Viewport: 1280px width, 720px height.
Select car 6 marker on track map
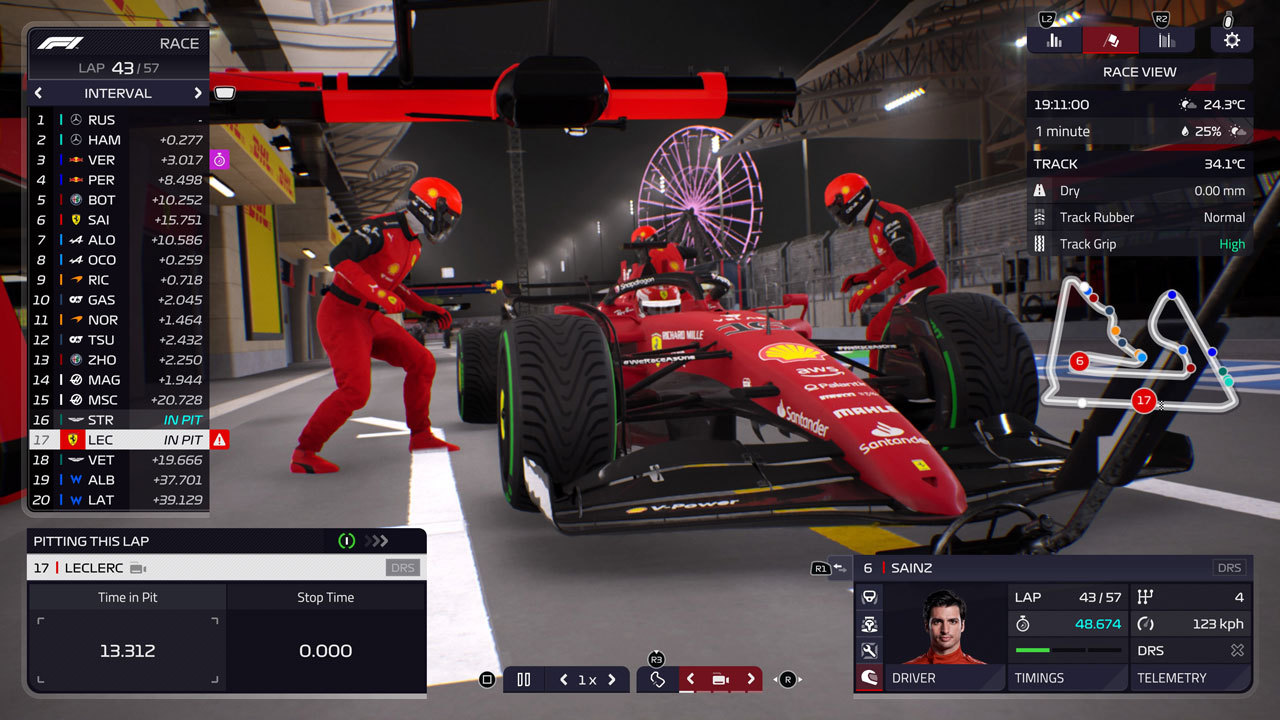point(1079,361)
